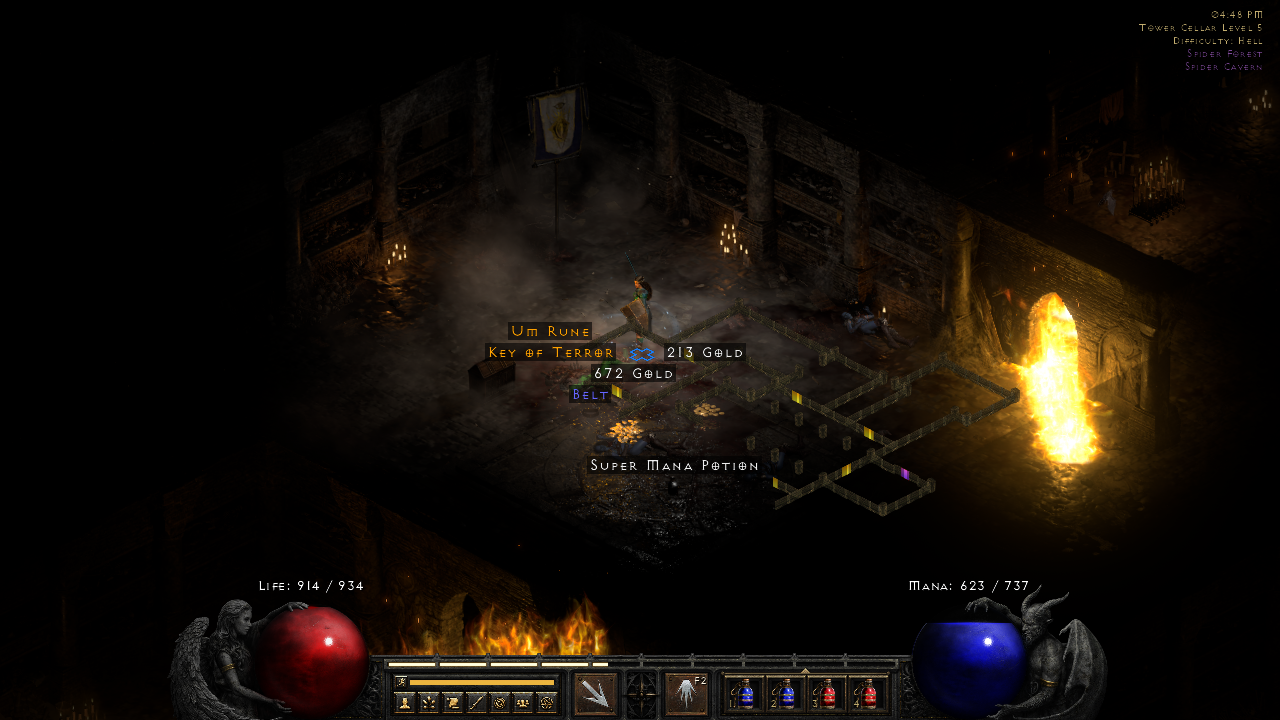Open the Inventory via sword icon
The height and width of the screenshot is (720, 1280).
click(x=477, y=701)
